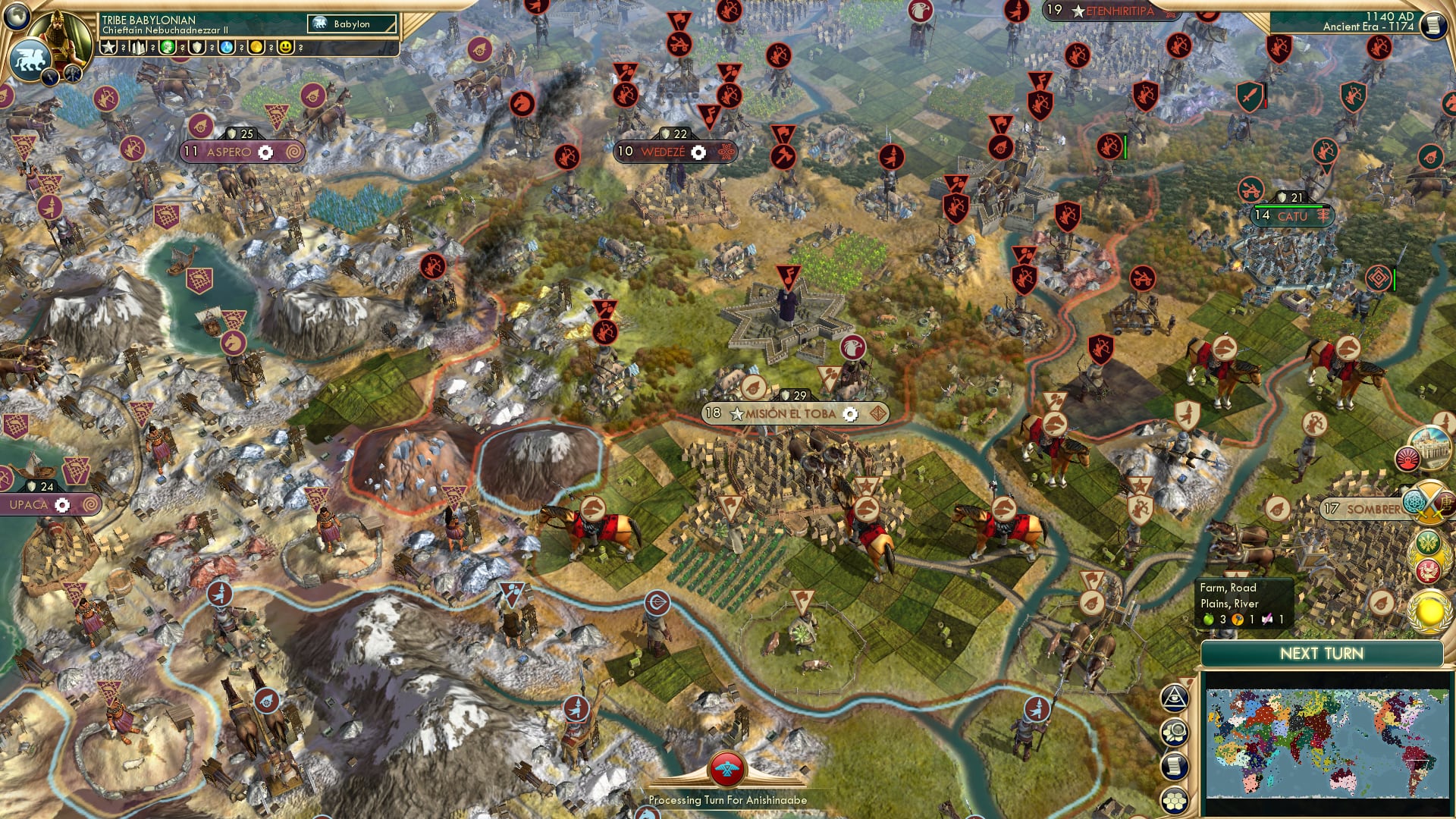Click the Next Turn button
The width and height of the screenshot is (1456, 819).
[x=1323, y=652]
